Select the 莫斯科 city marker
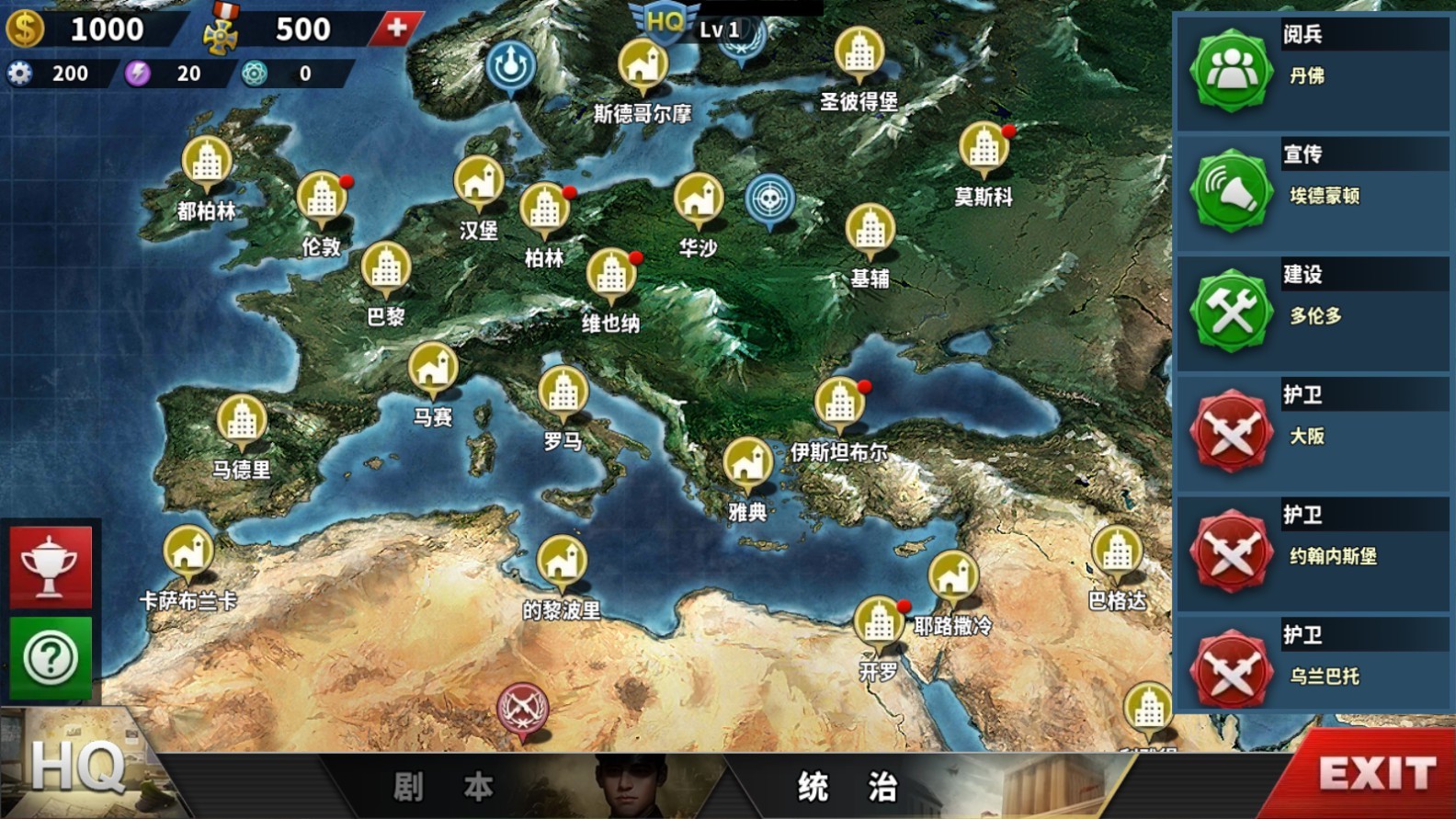This screenshot has height=819, width=1456. (x=984, y=149)
